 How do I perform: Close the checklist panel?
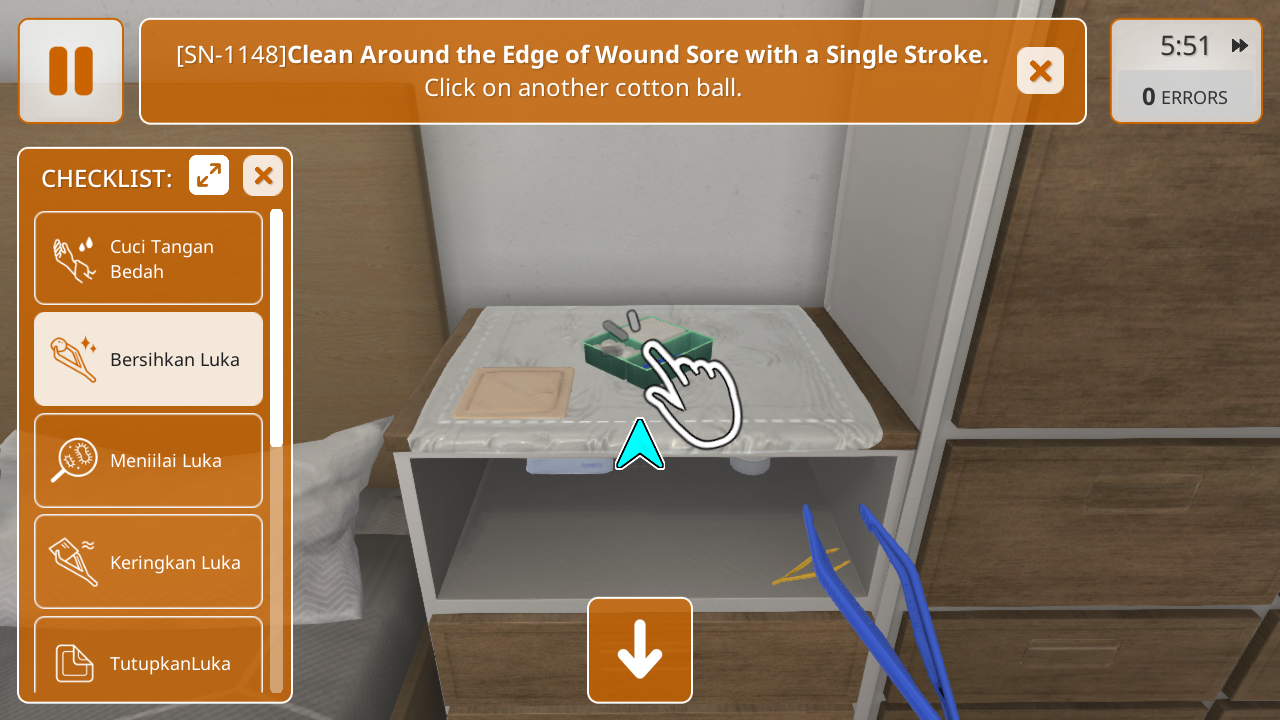pyautogui.click(x=263, y=176)
